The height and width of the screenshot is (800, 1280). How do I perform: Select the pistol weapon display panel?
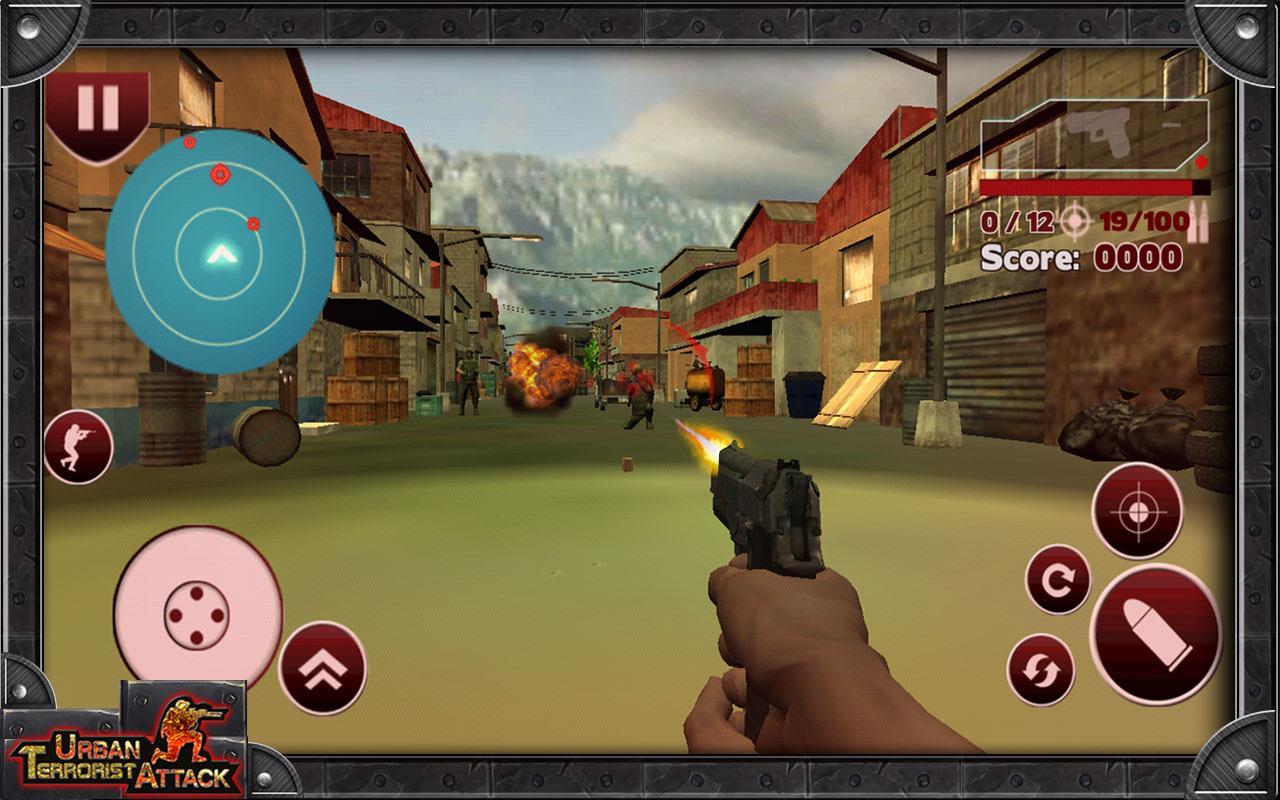coord(1095,135)
